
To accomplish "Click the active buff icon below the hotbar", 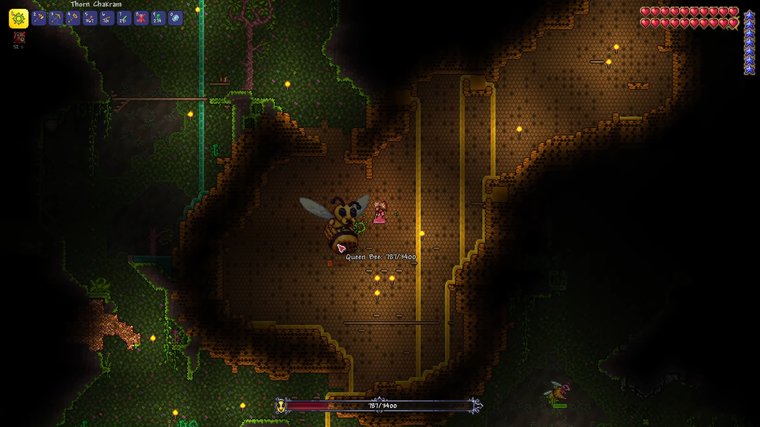I will 18,36.
